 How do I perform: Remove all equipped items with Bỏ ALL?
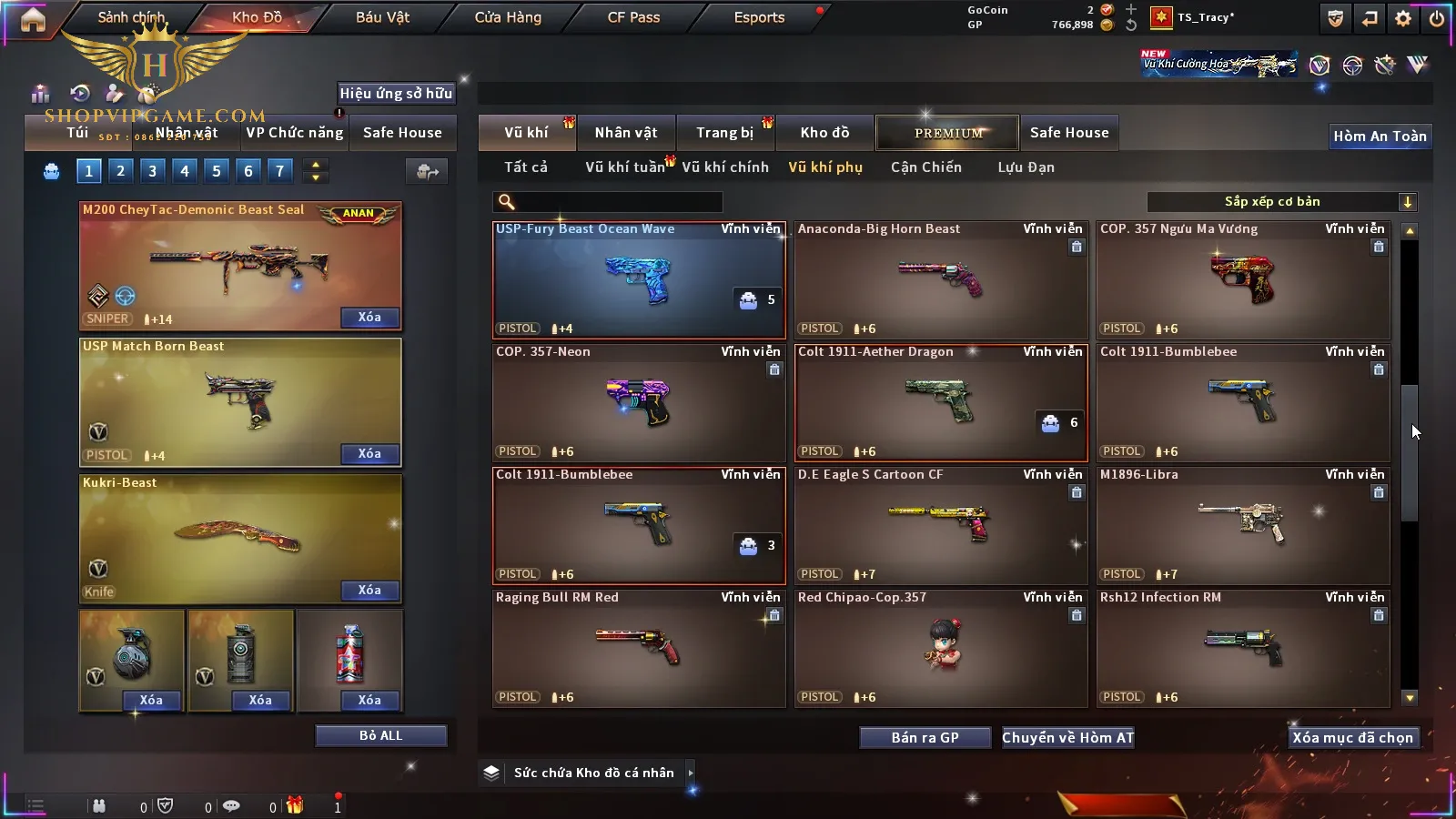(380, 735)
